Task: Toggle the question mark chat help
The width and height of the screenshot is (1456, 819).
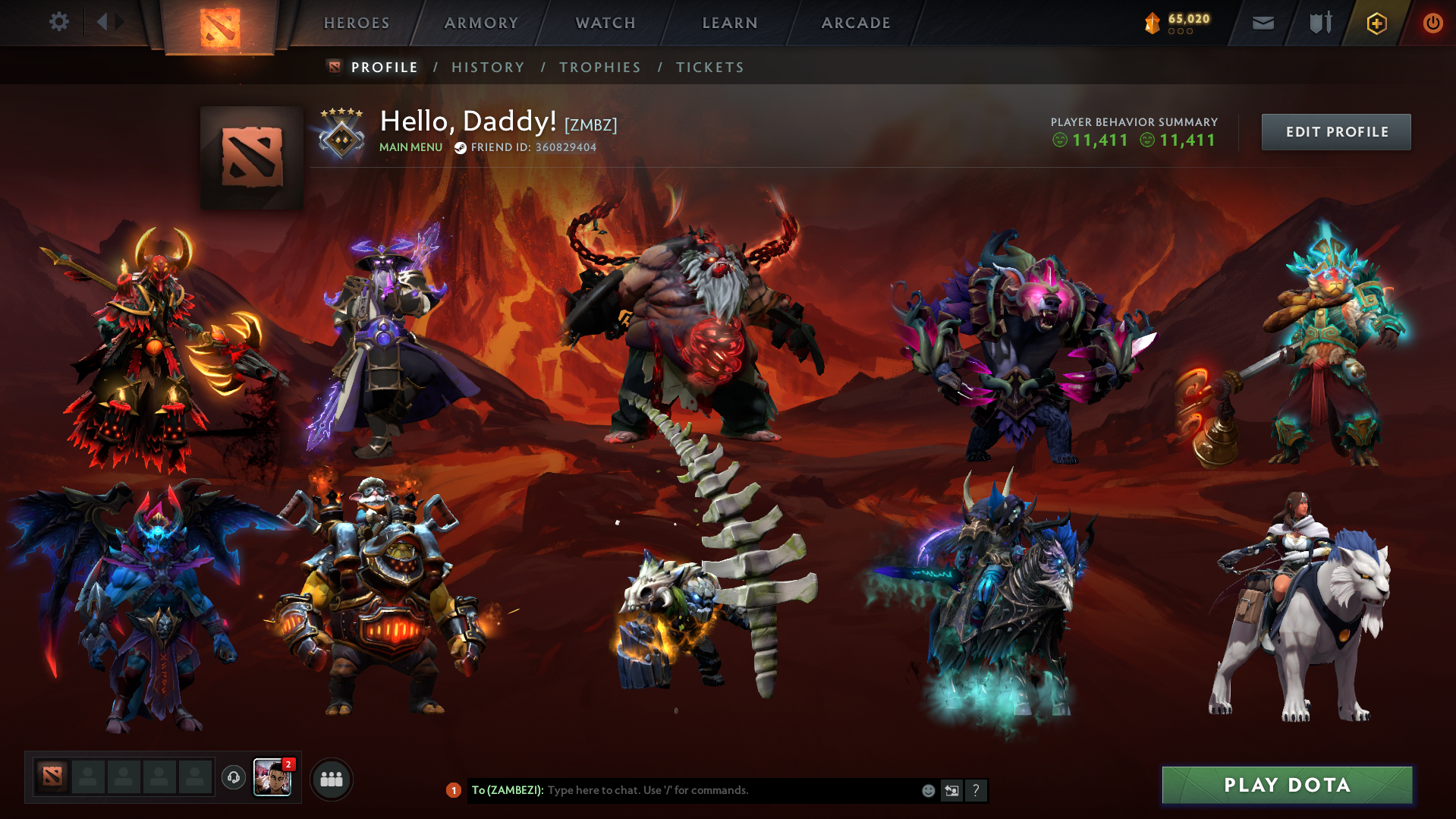Action: [x=976, y=790]
